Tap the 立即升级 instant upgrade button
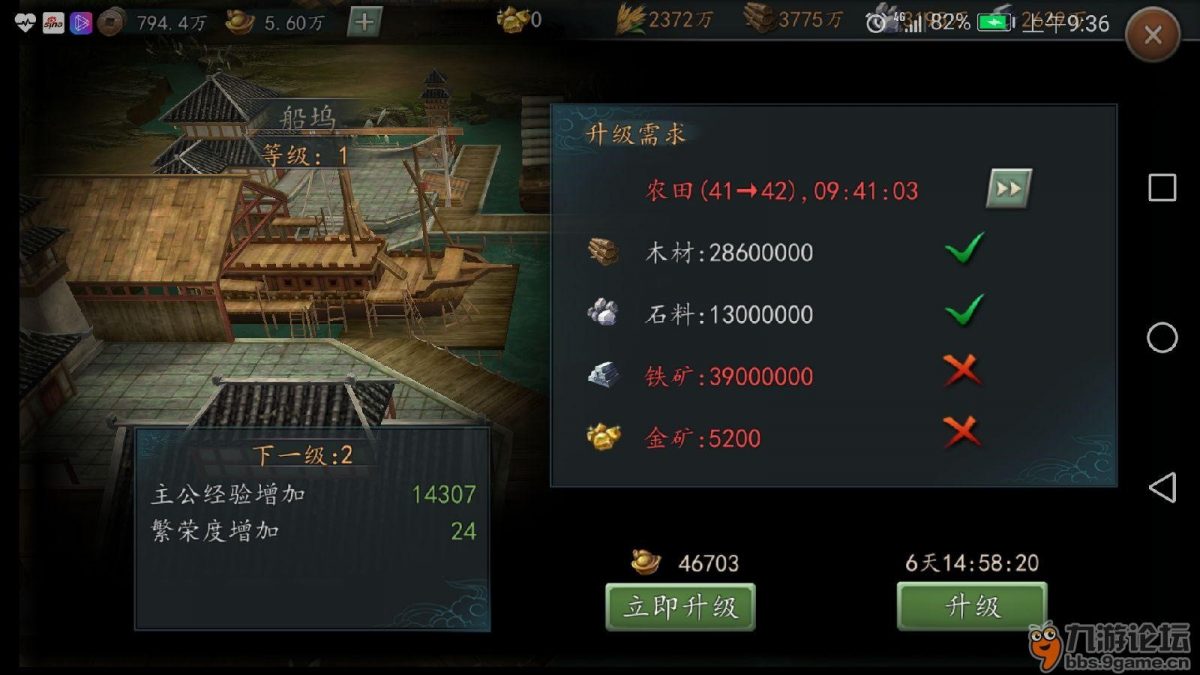Image resolution: width=1200 pixels, height=675 pixels. coord(680,606)
